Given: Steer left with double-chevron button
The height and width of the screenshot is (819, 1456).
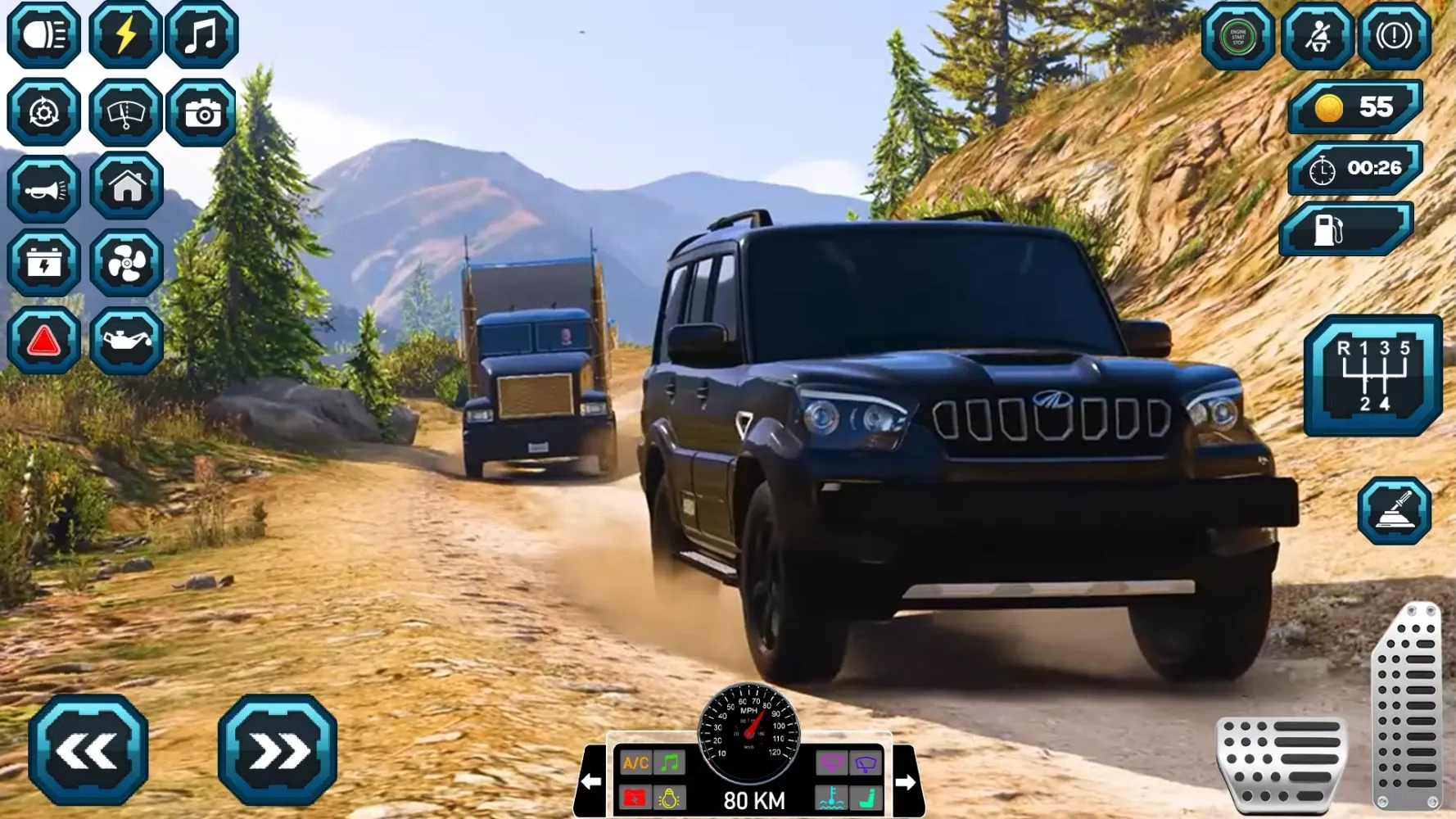Looking at the screenshot, I should pyautogui.click(x=88, y=750).
